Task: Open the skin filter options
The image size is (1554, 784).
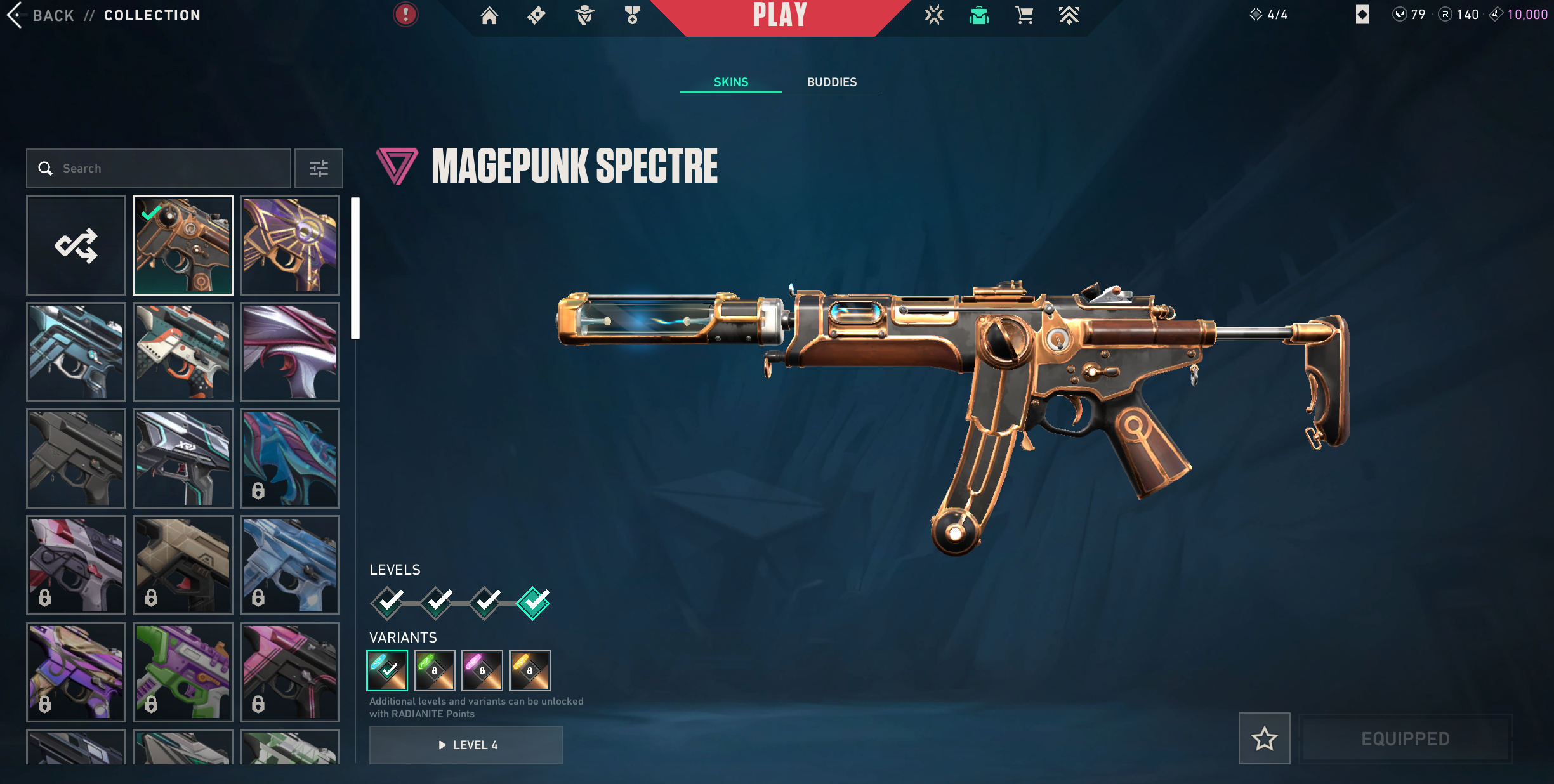Action: pyautogui.click(x=319, y=169)
